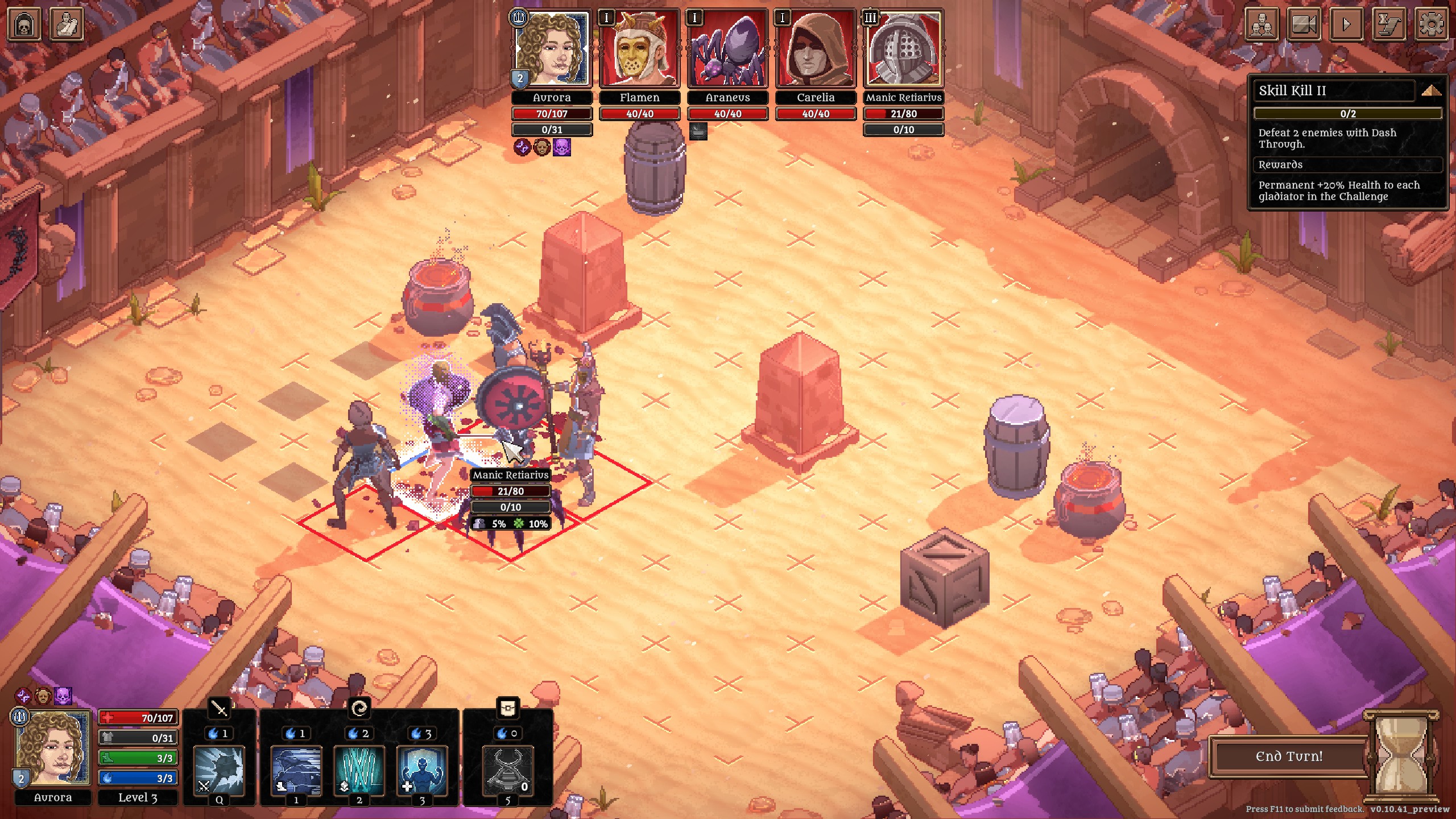Click Aurora's large portrait at bottom left

(x=53, y=748)
